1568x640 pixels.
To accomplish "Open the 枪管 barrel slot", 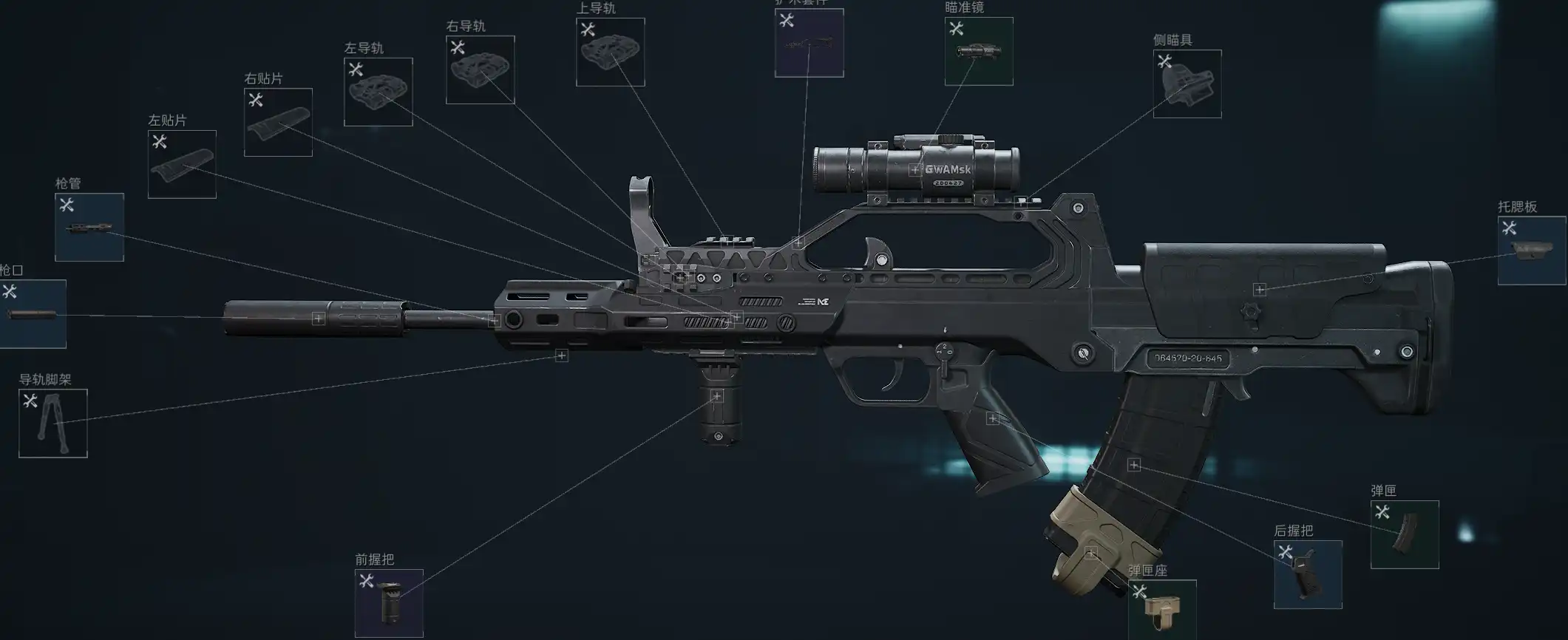I will pyautogui.click(x=89, y=228).
